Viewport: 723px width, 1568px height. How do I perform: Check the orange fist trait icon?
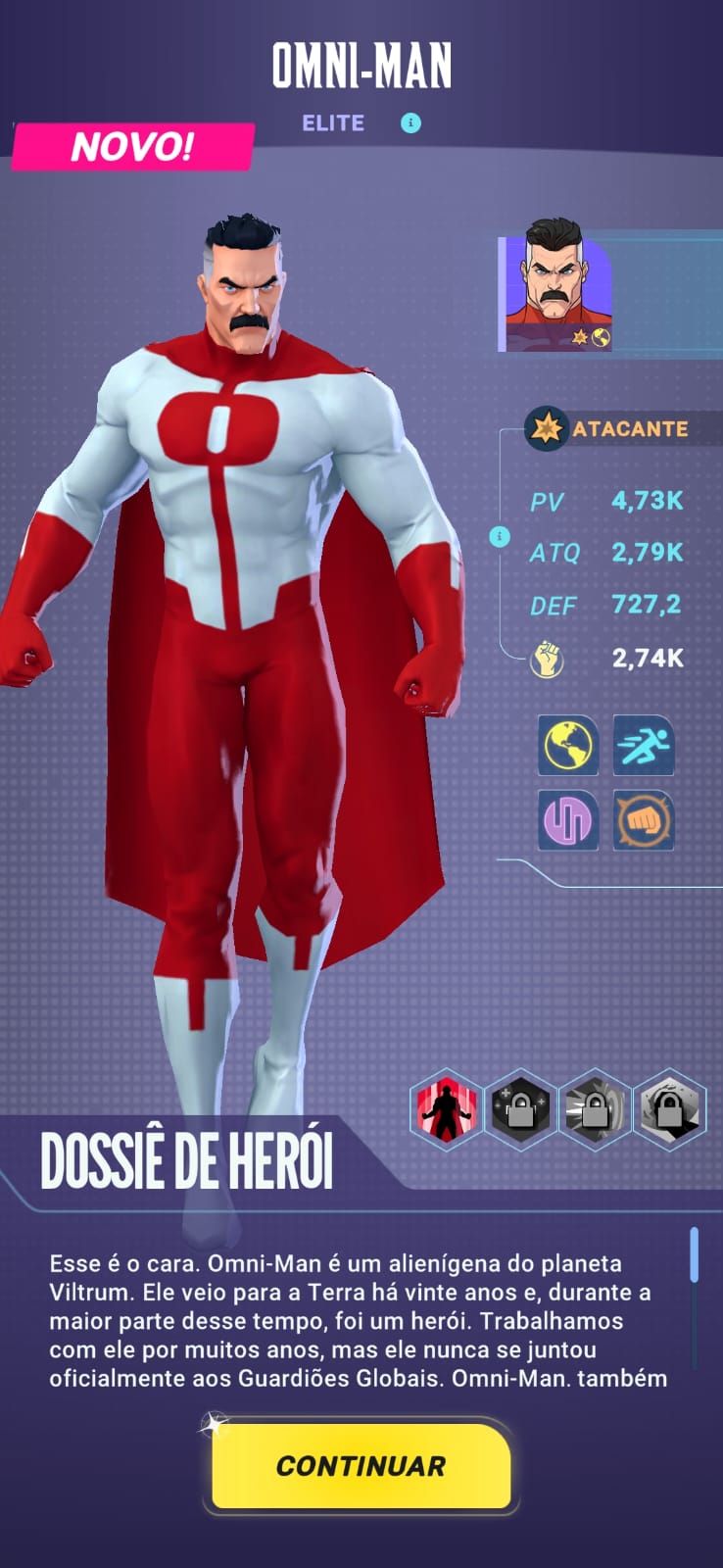644,819
